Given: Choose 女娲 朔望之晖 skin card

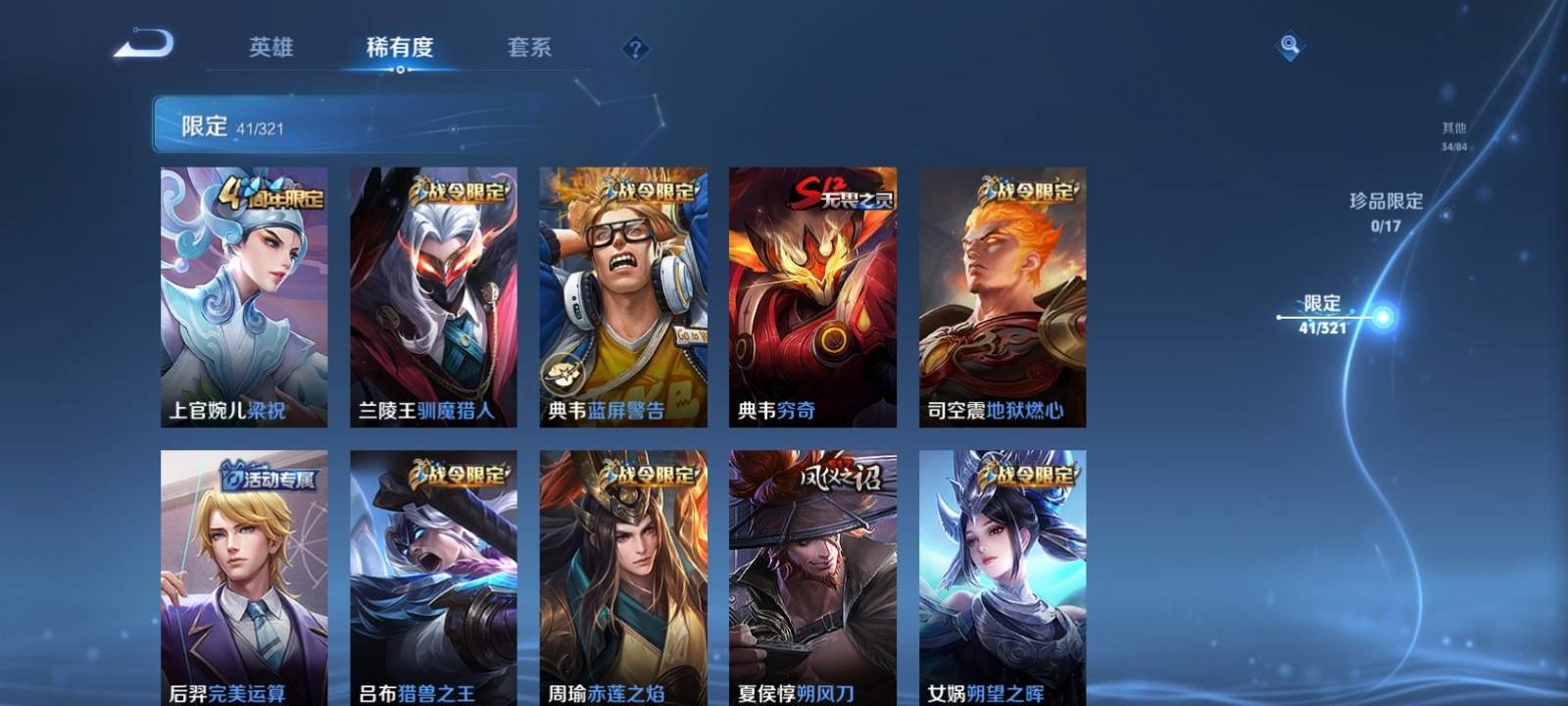Looking at the screenshot, I should coord(1002,578).
